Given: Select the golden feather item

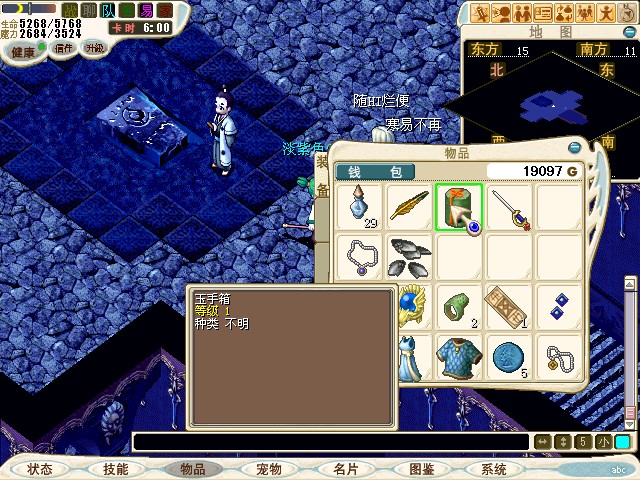Looking at the screenshot, I should (x=410, y=208).
